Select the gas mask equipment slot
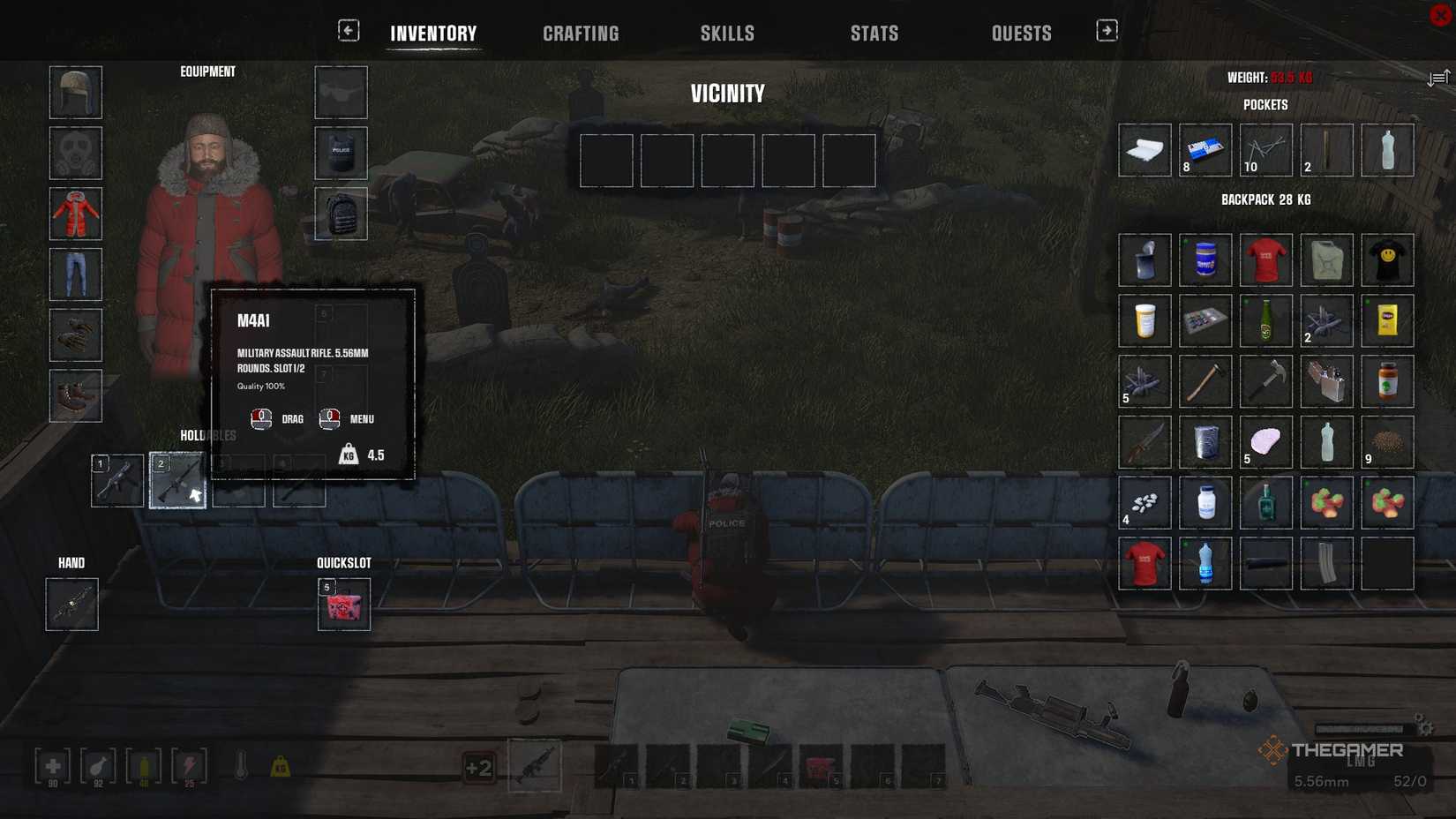This screenshot has height=819, width=1456. (x=75, y=152)
